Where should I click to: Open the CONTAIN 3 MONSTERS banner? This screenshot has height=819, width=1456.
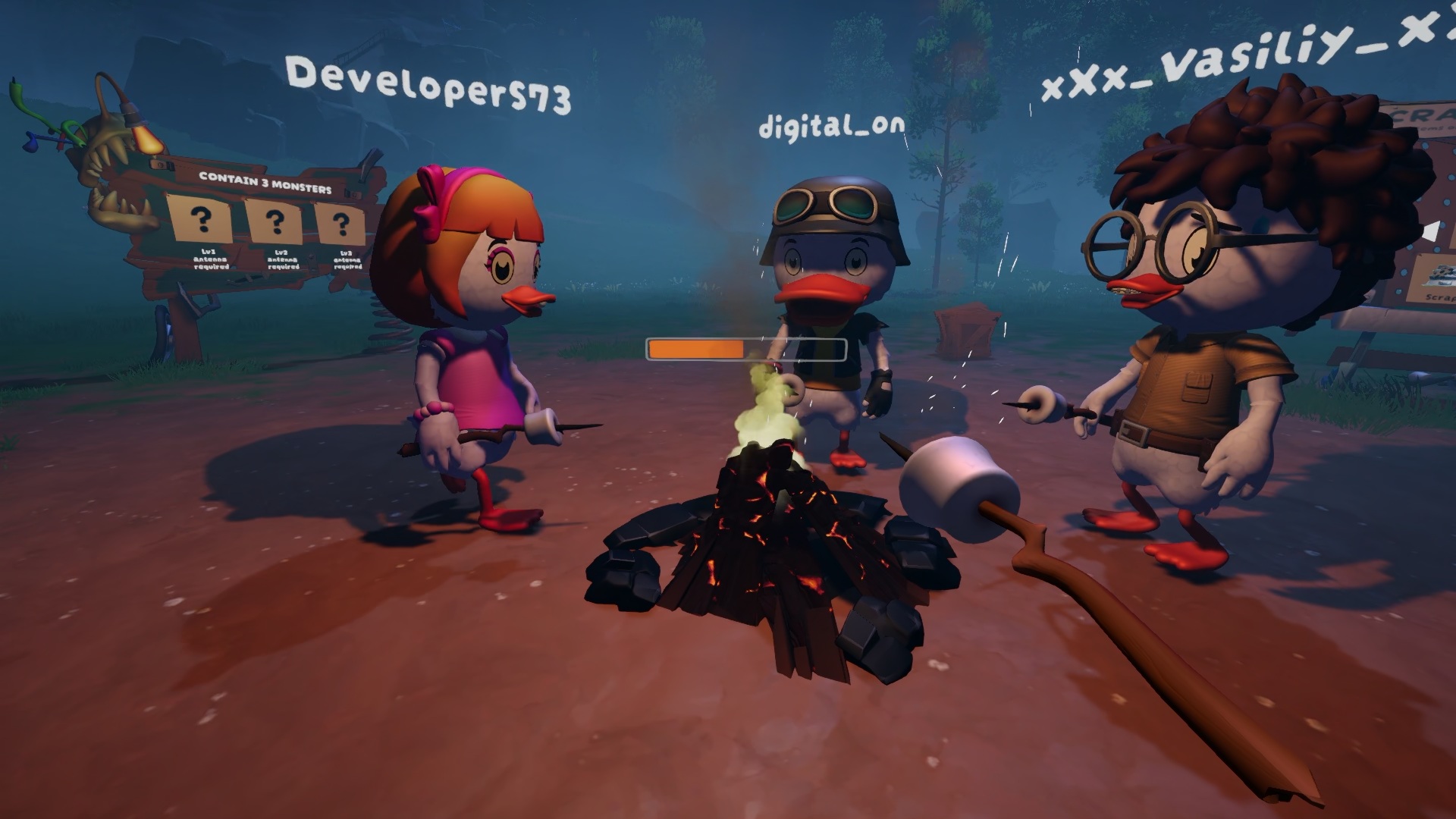click(265, 182)
